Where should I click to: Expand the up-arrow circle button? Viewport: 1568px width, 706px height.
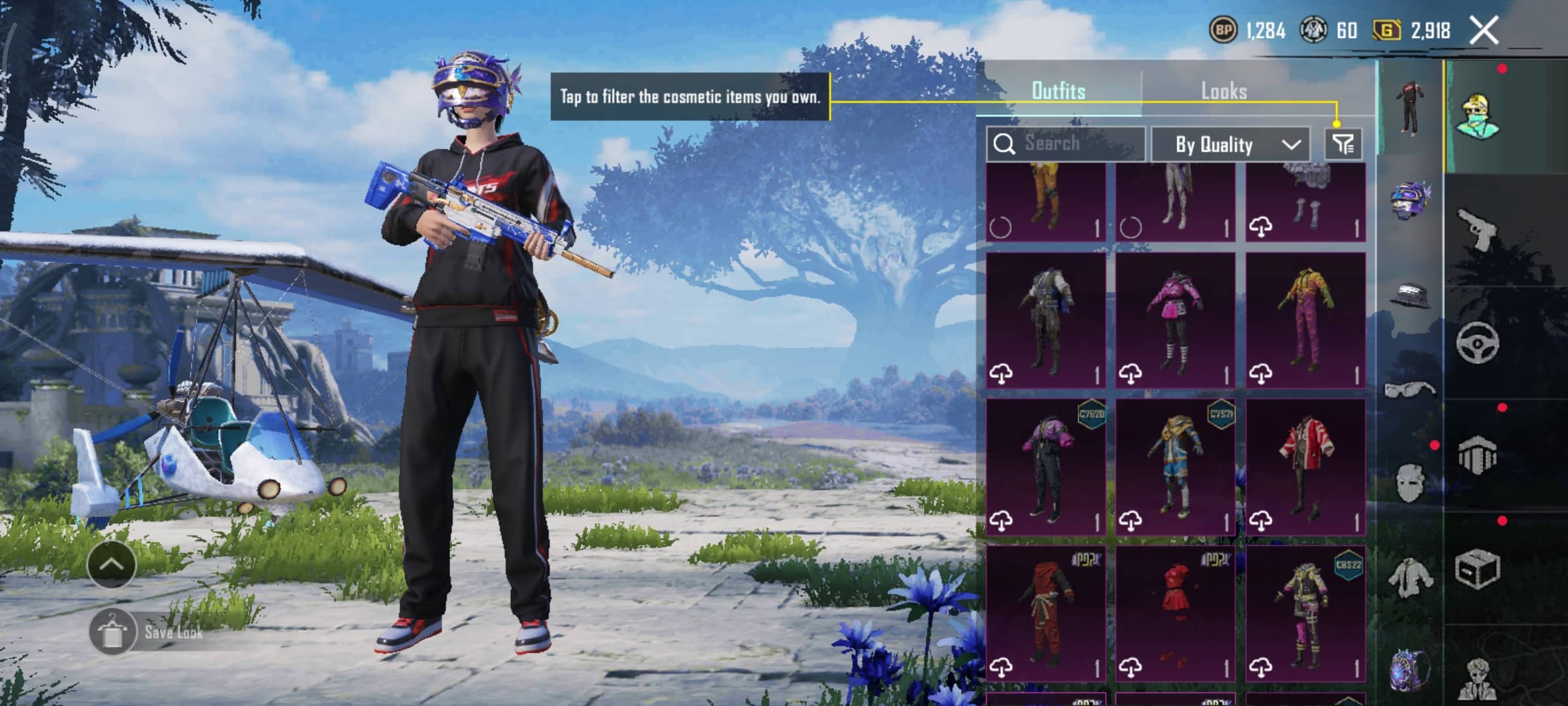111,564
